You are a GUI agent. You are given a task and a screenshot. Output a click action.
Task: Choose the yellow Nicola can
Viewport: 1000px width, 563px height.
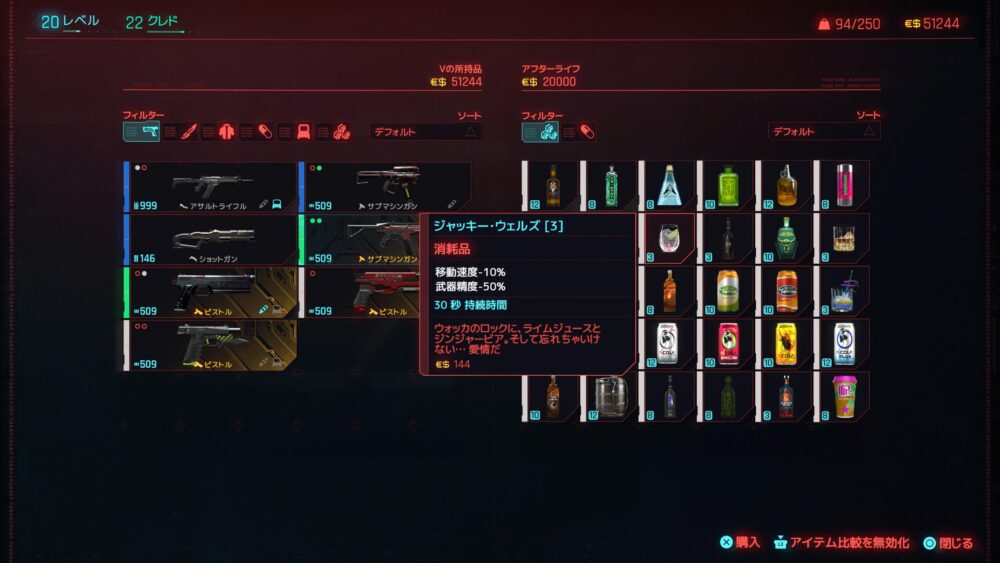pyautogui.click(x=785, y=343)
